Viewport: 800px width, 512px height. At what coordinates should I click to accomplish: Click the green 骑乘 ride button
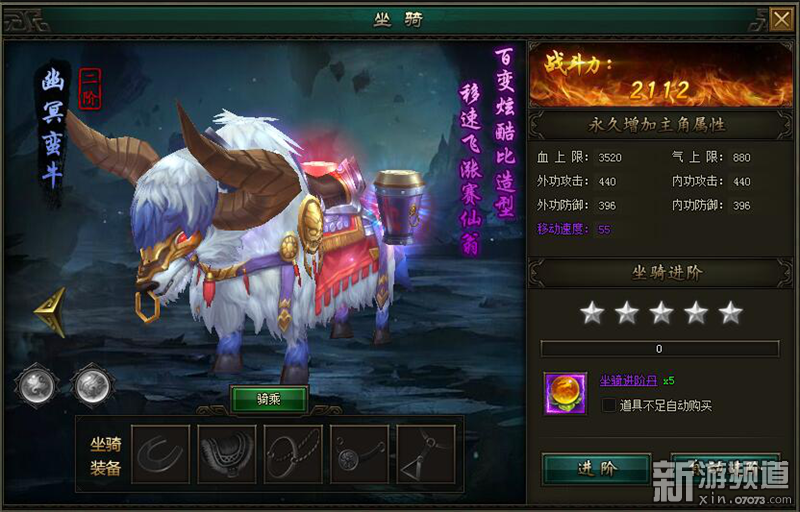coord(269,399)
